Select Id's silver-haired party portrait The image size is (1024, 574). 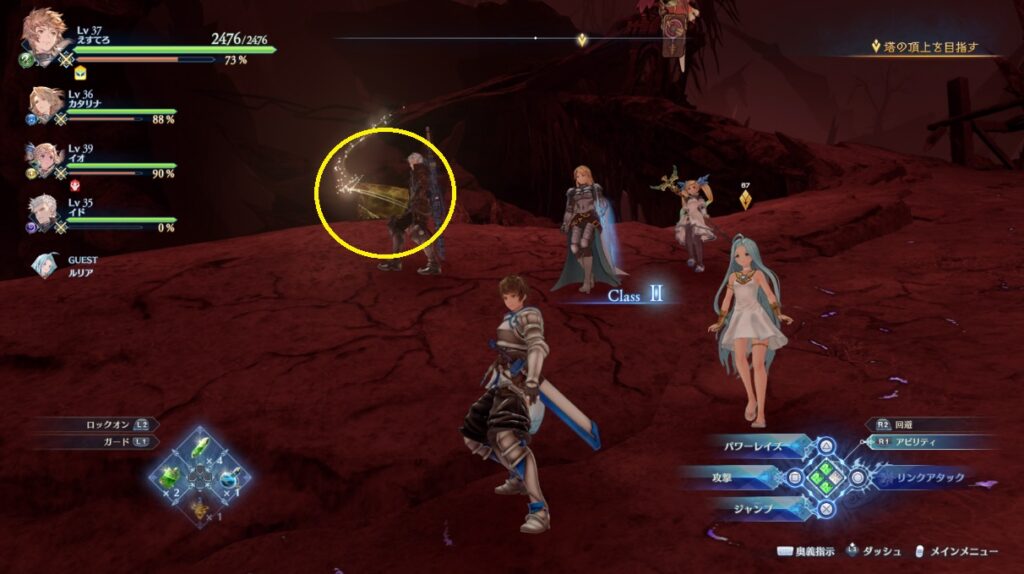(x=46, y=212)
